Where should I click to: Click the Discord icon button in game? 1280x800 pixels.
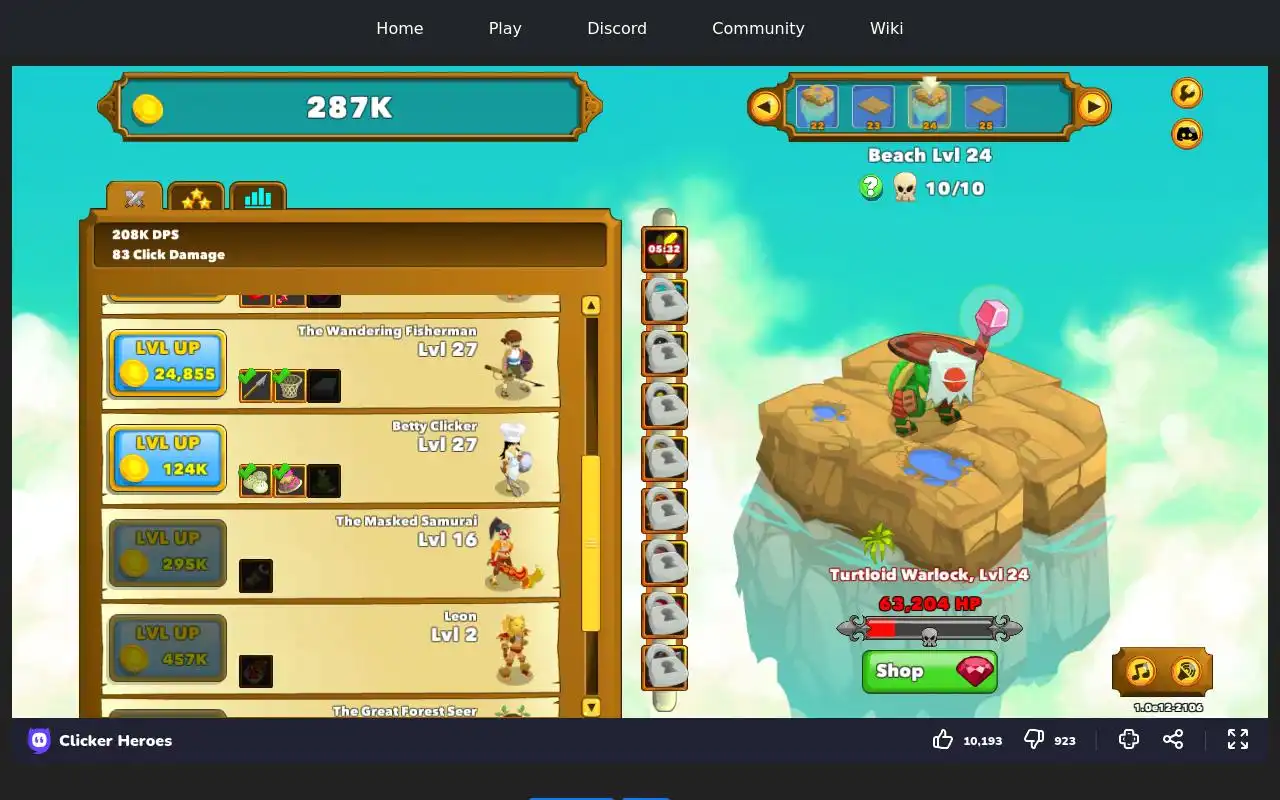click(x=1187, y=134)
